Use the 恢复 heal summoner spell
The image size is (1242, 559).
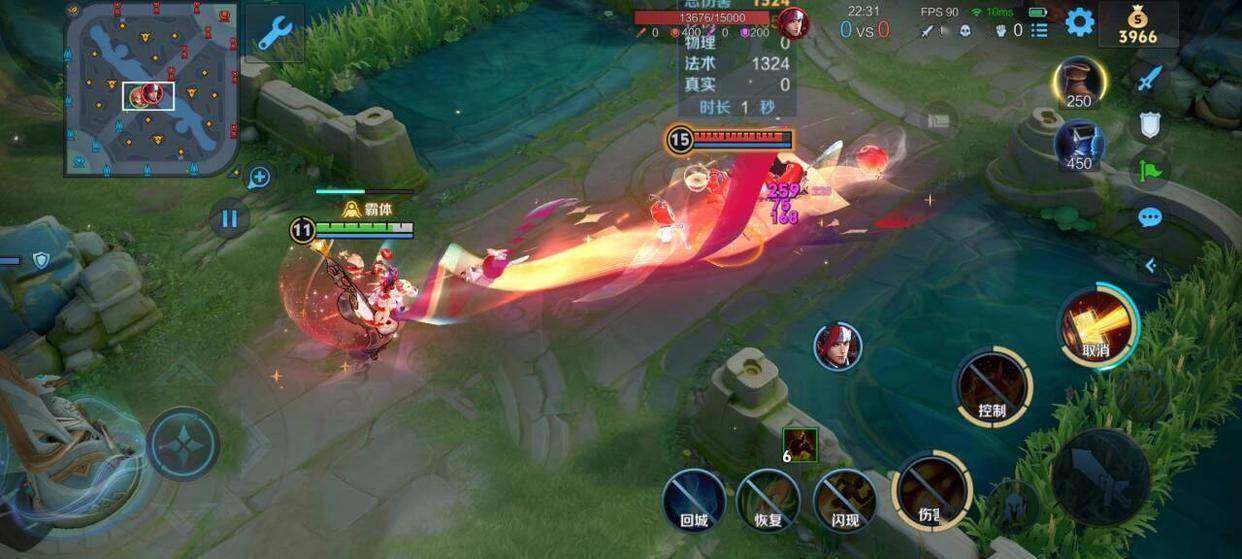tap(767, 499)
